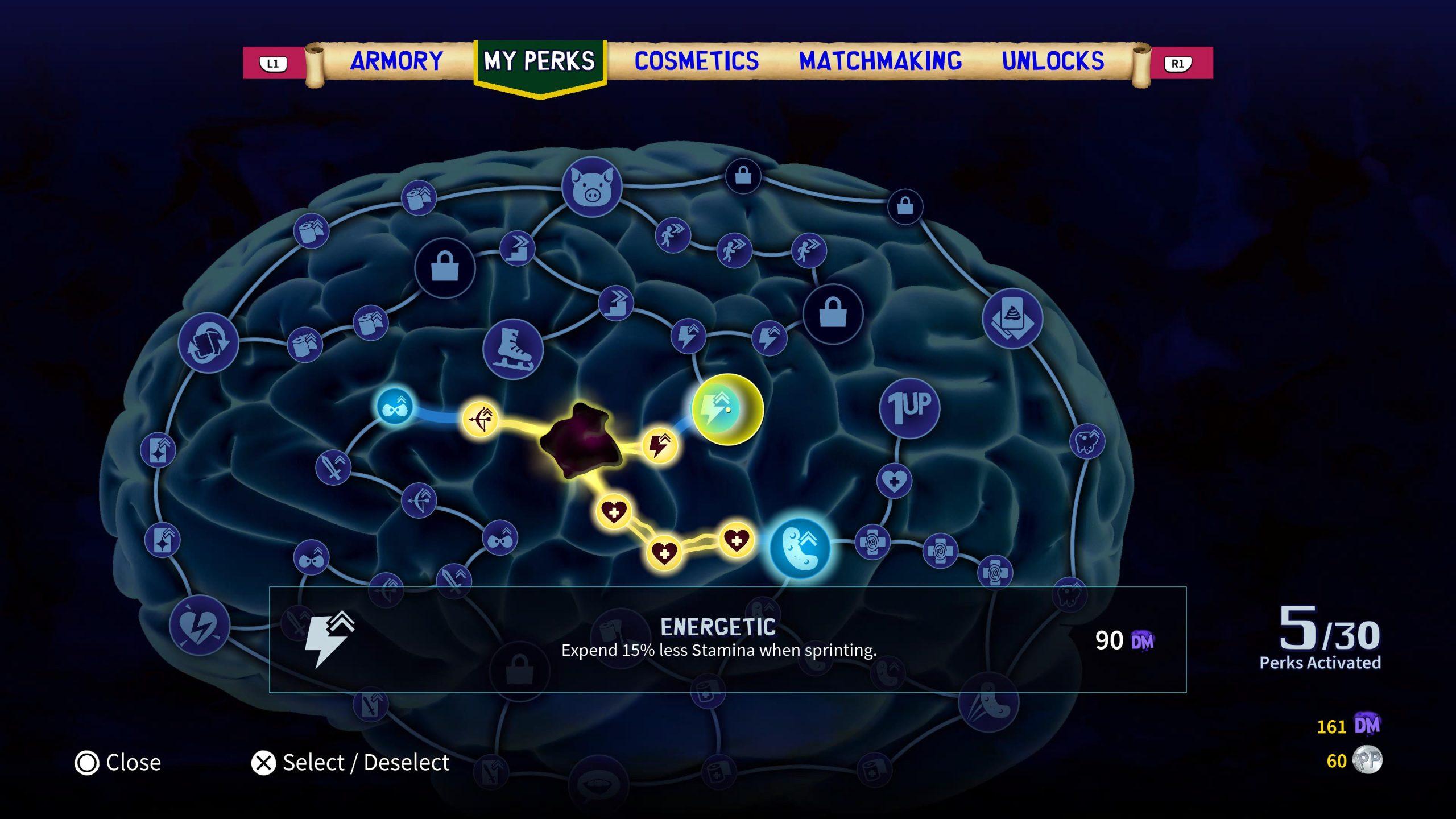The height and width of the screenshot is (819, 1456).
Task: Open the Cosmetics tab
Action: click(x=696, y=61)
